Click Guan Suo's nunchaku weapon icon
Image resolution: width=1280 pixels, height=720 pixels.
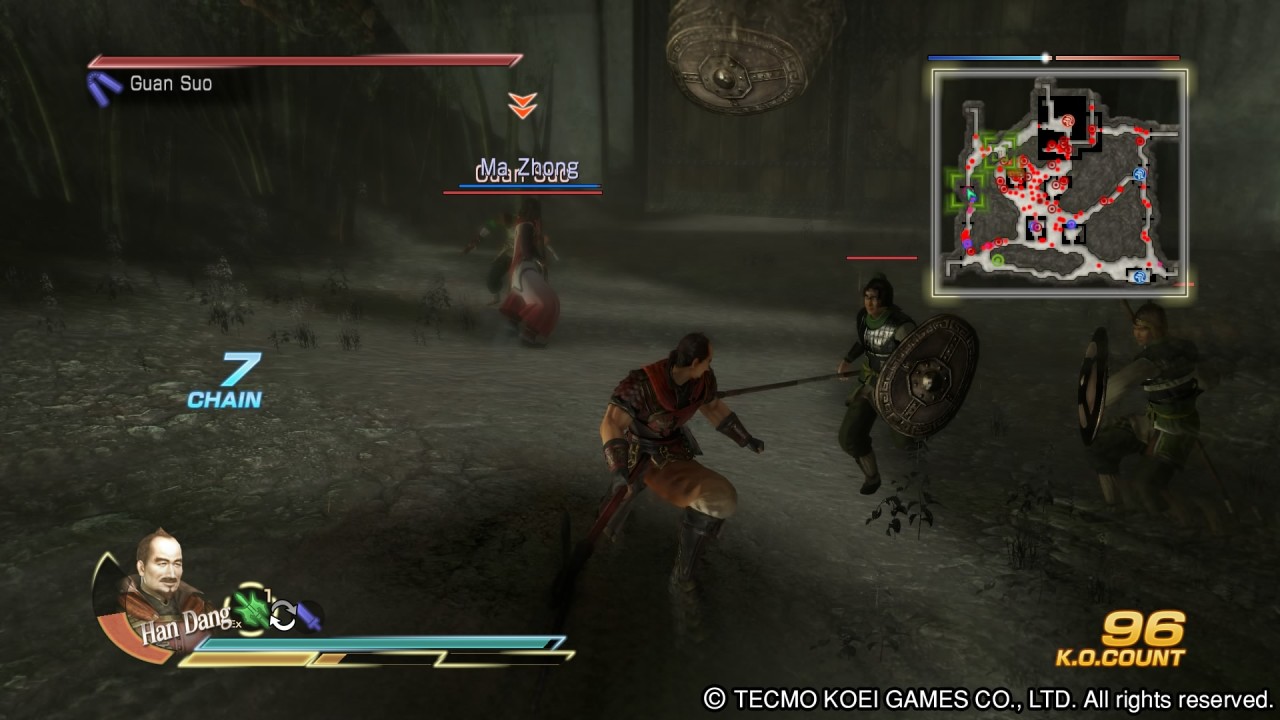[103, 86]
